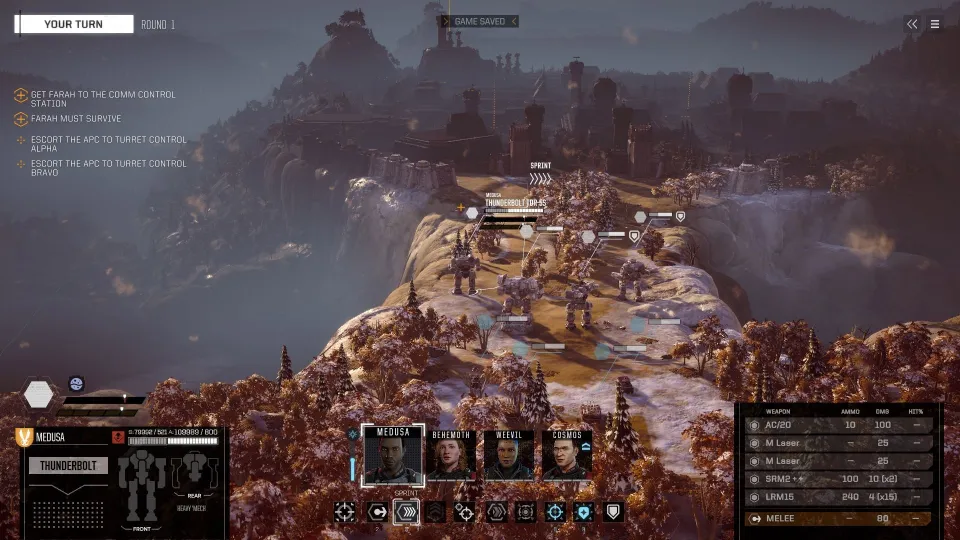The height and width of the screenshot is (540, 960).
Task: Click the Thunderbolt mech name plate
Action: [68, 465]
